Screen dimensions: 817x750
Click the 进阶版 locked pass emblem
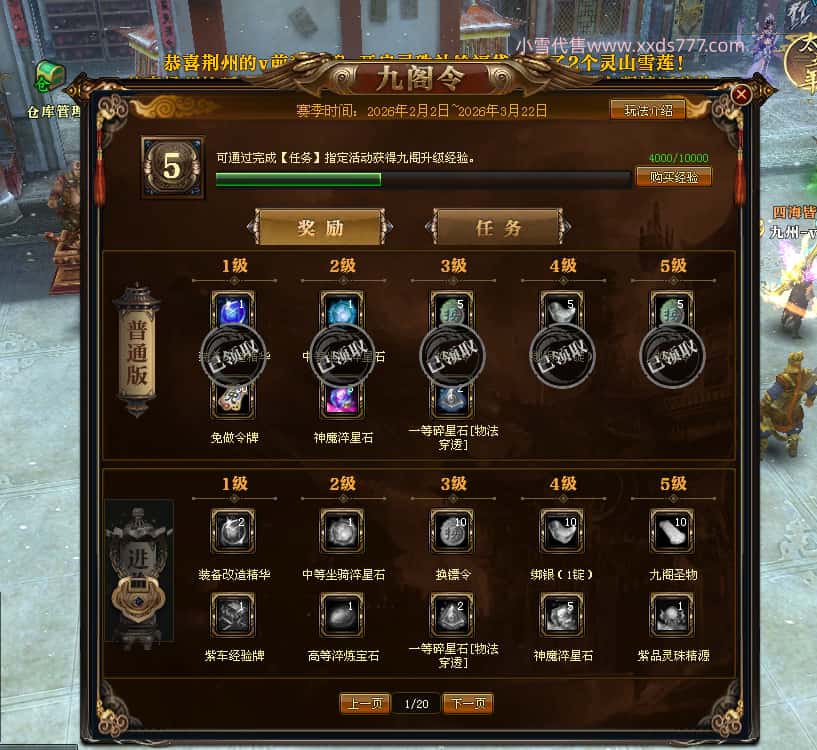click(139, 572)
